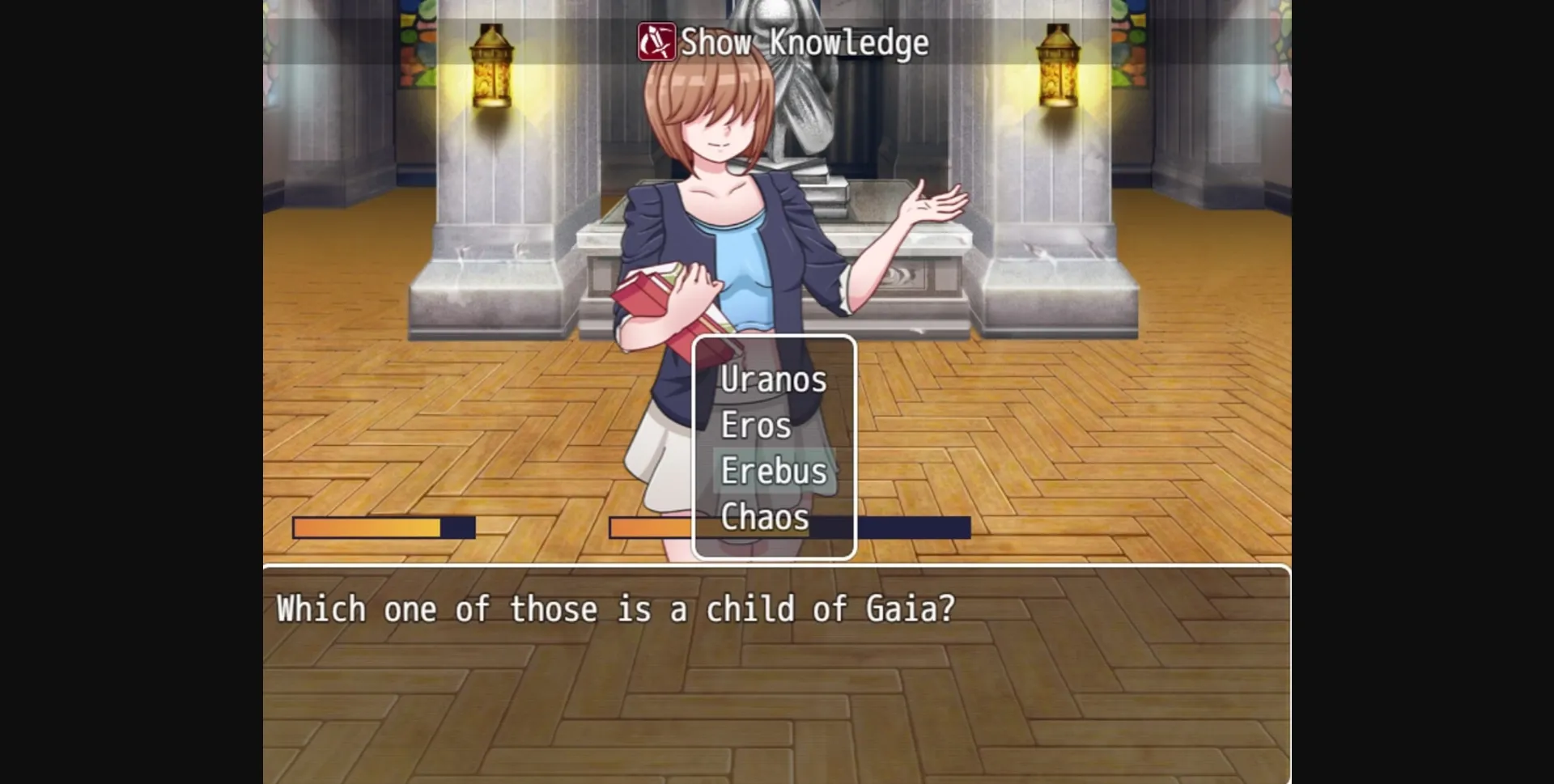Select the Eros answer option
The width and height of the screenshot is (1554, 784).
point(755,424)
